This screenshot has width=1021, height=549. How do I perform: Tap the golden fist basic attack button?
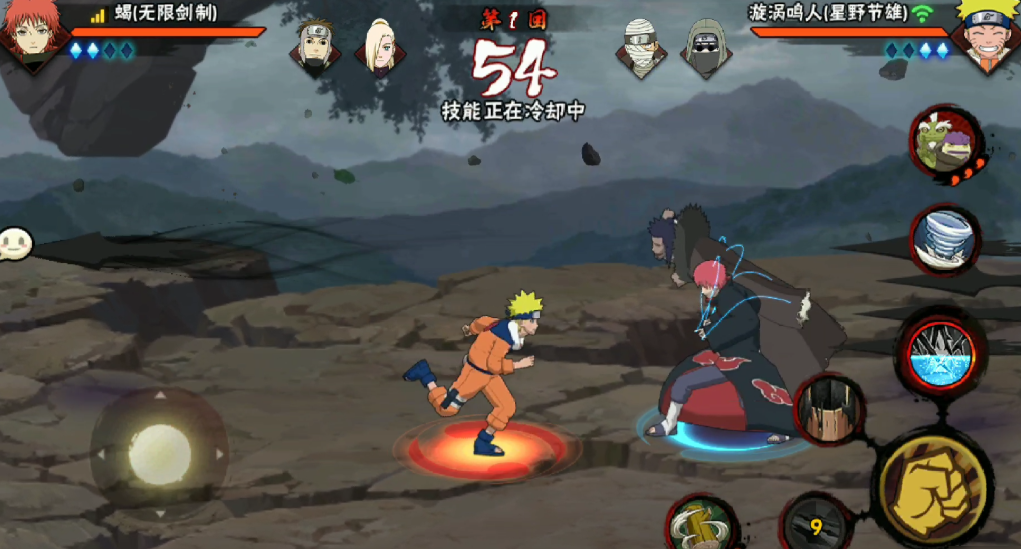click(x=931, y=485)
